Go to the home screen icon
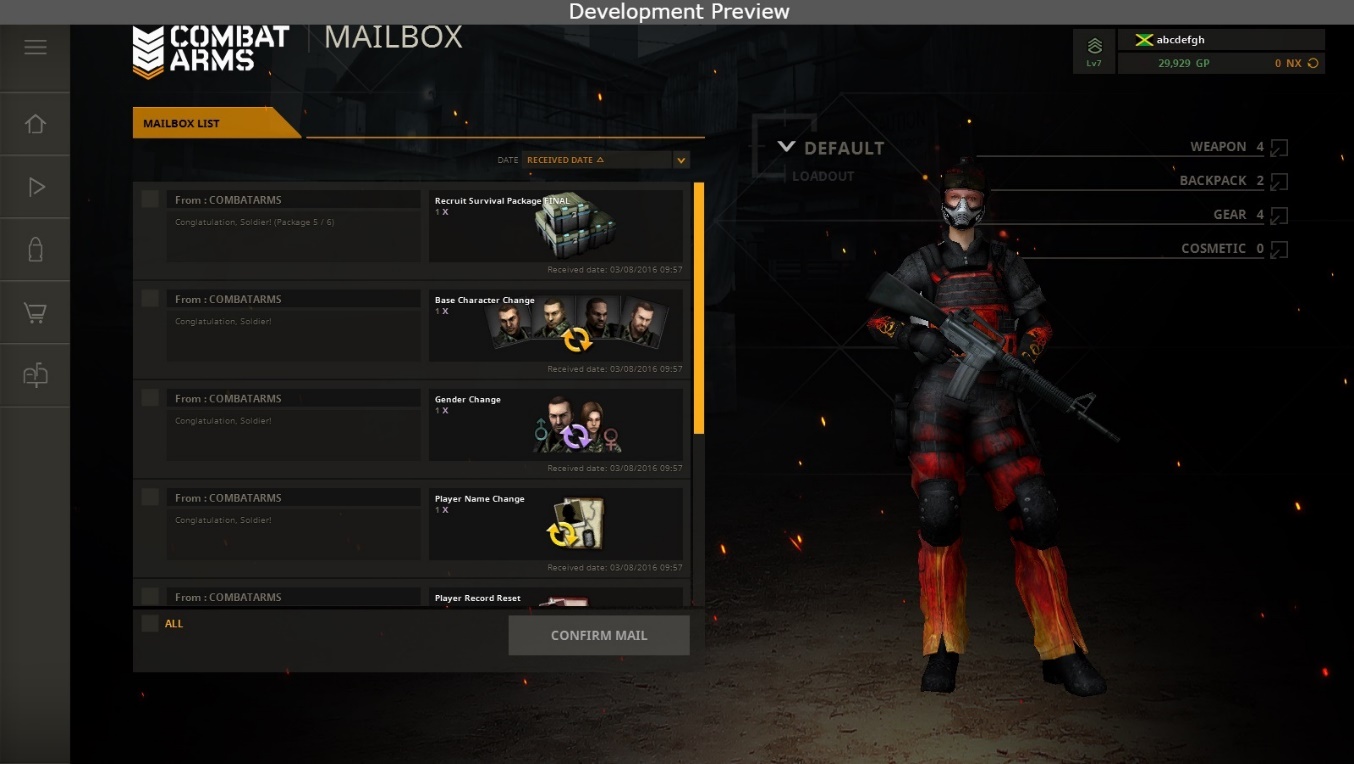The image size is (1354, 764). (35, 124)
